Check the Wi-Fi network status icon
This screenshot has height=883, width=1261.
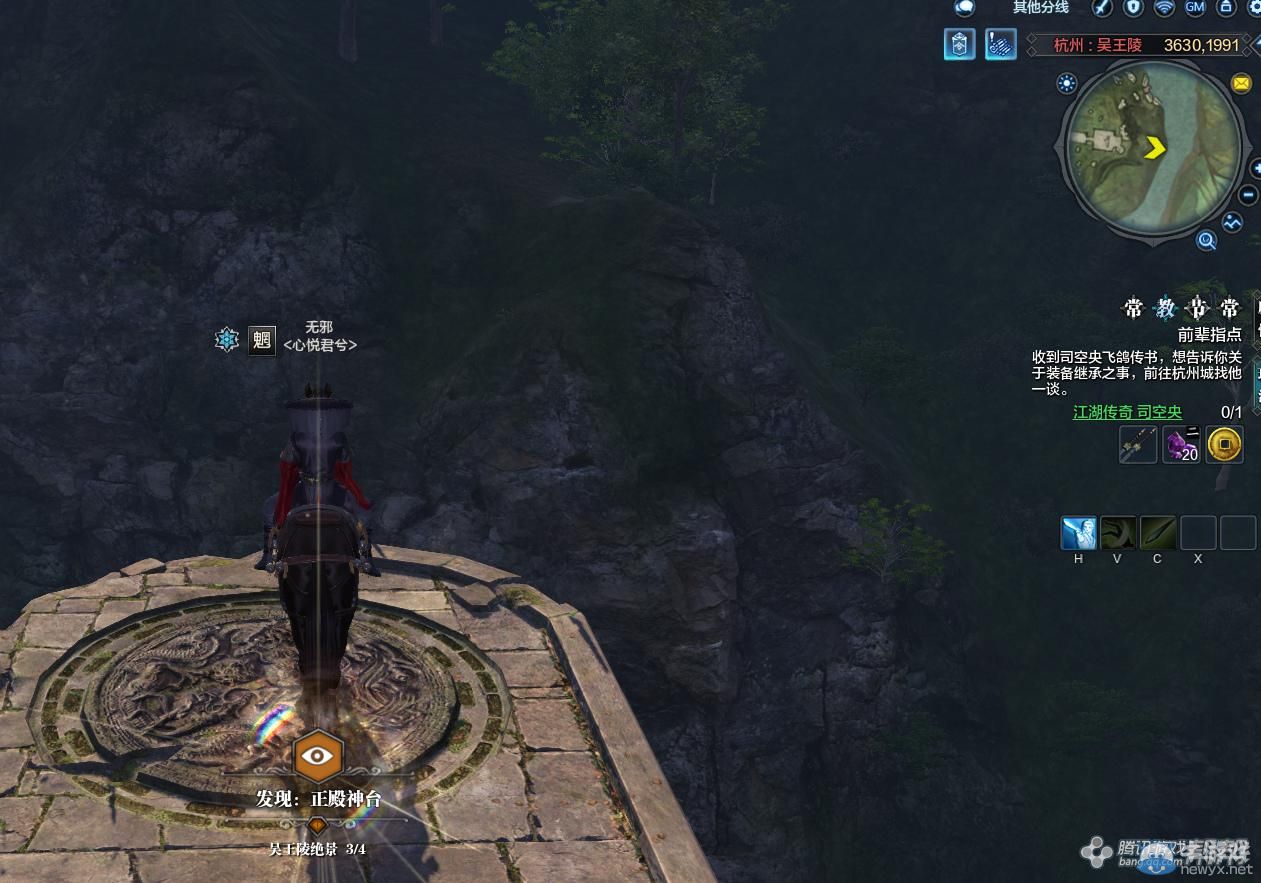[1164, 8]
